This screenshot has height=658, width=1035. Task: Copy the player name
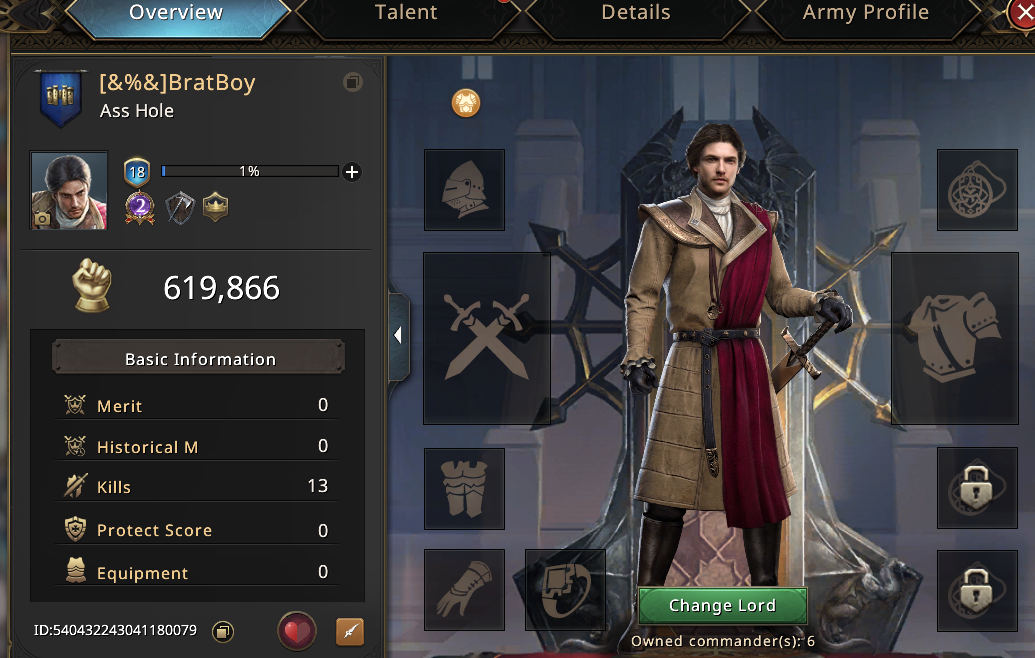(x=352, y=83)
